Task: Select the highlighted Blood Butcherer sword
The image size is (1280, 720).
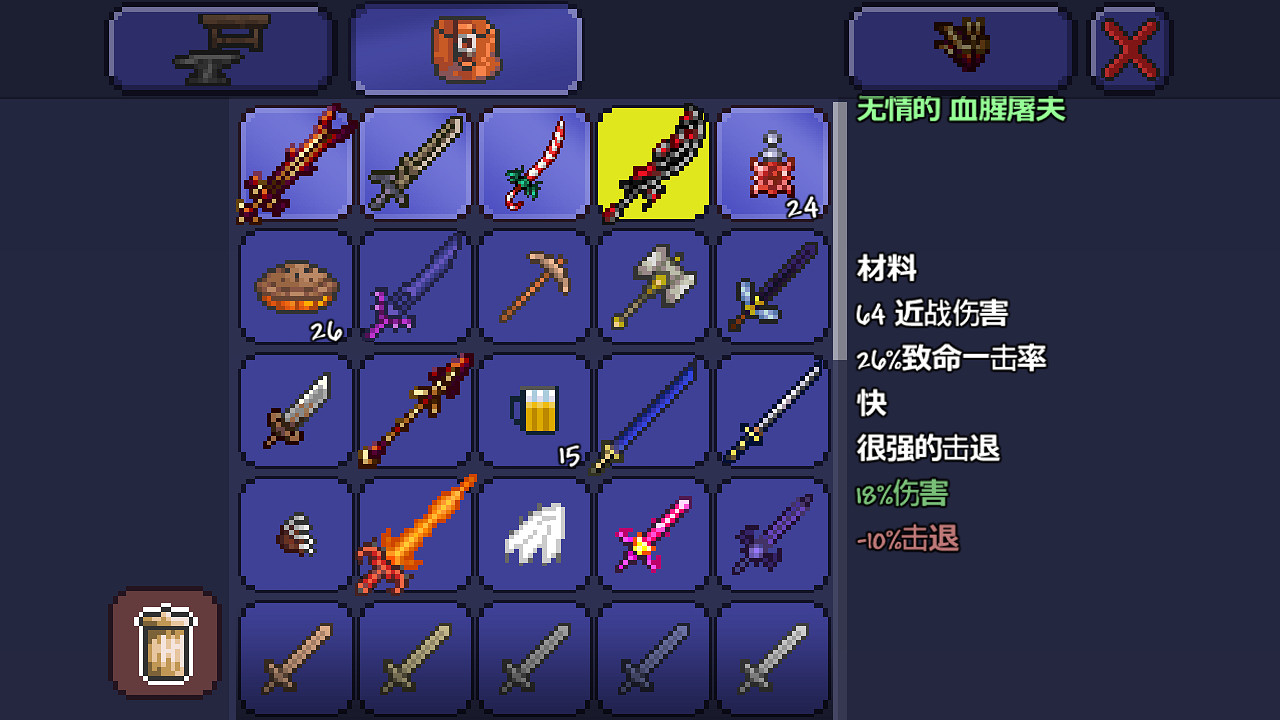Action: click(653, 163)
